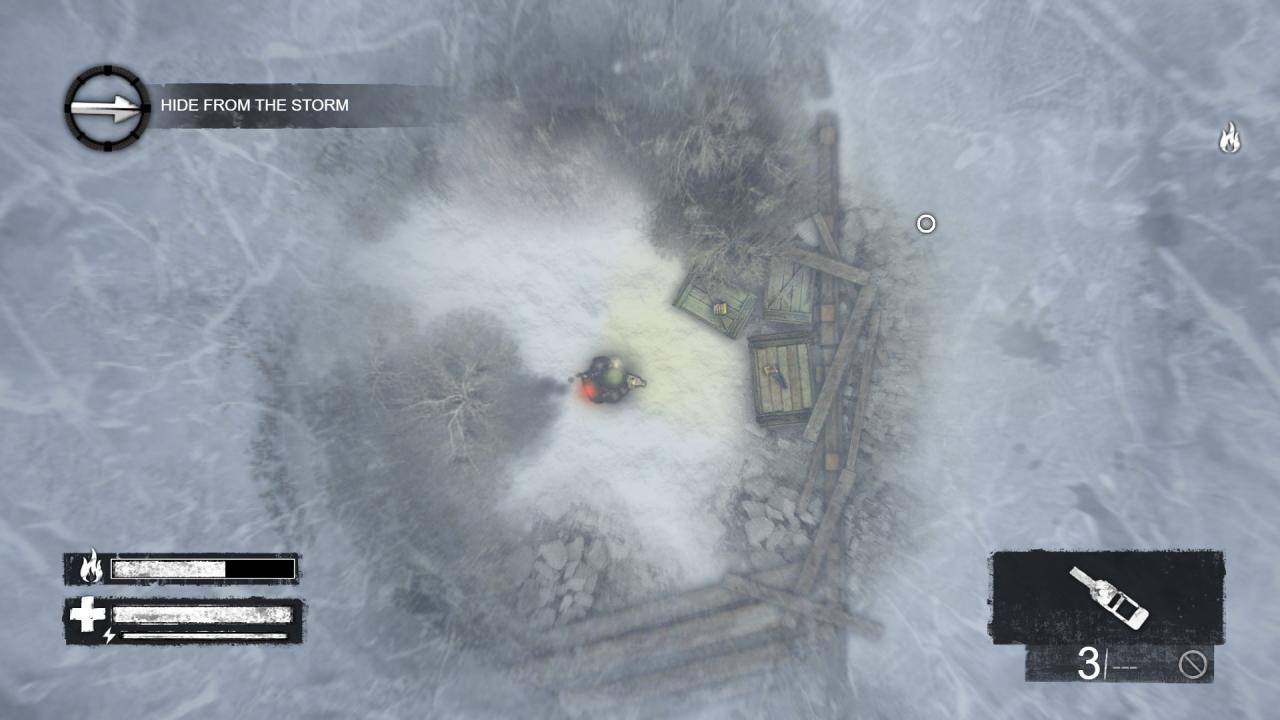Screen dimensions: 1280x720
Task: Click the warmth flame icon beside its meter
Action: tap(89, 568)
